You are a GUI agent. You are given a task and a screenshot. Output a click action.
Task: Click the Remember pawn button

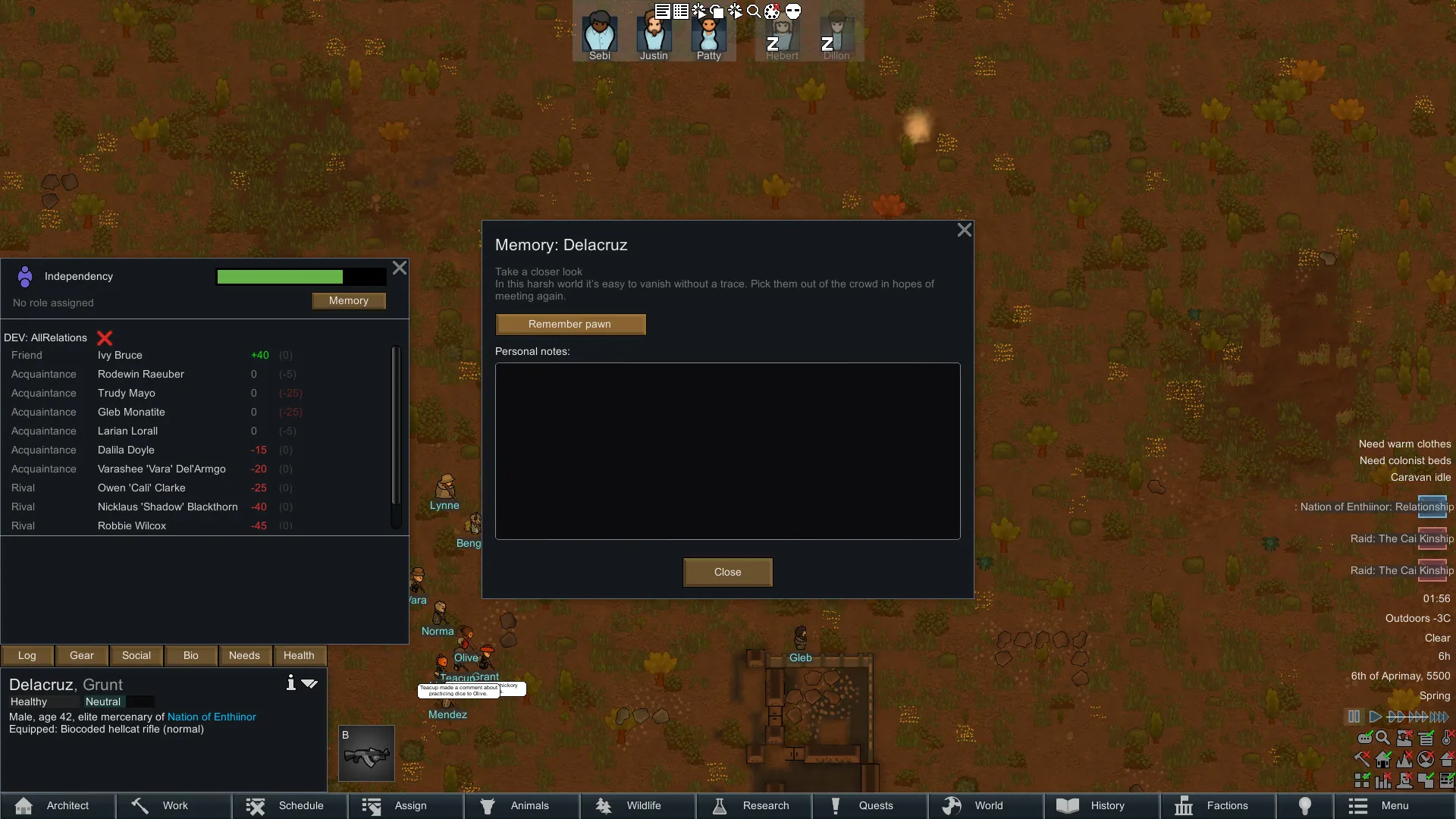coord(570,325)
